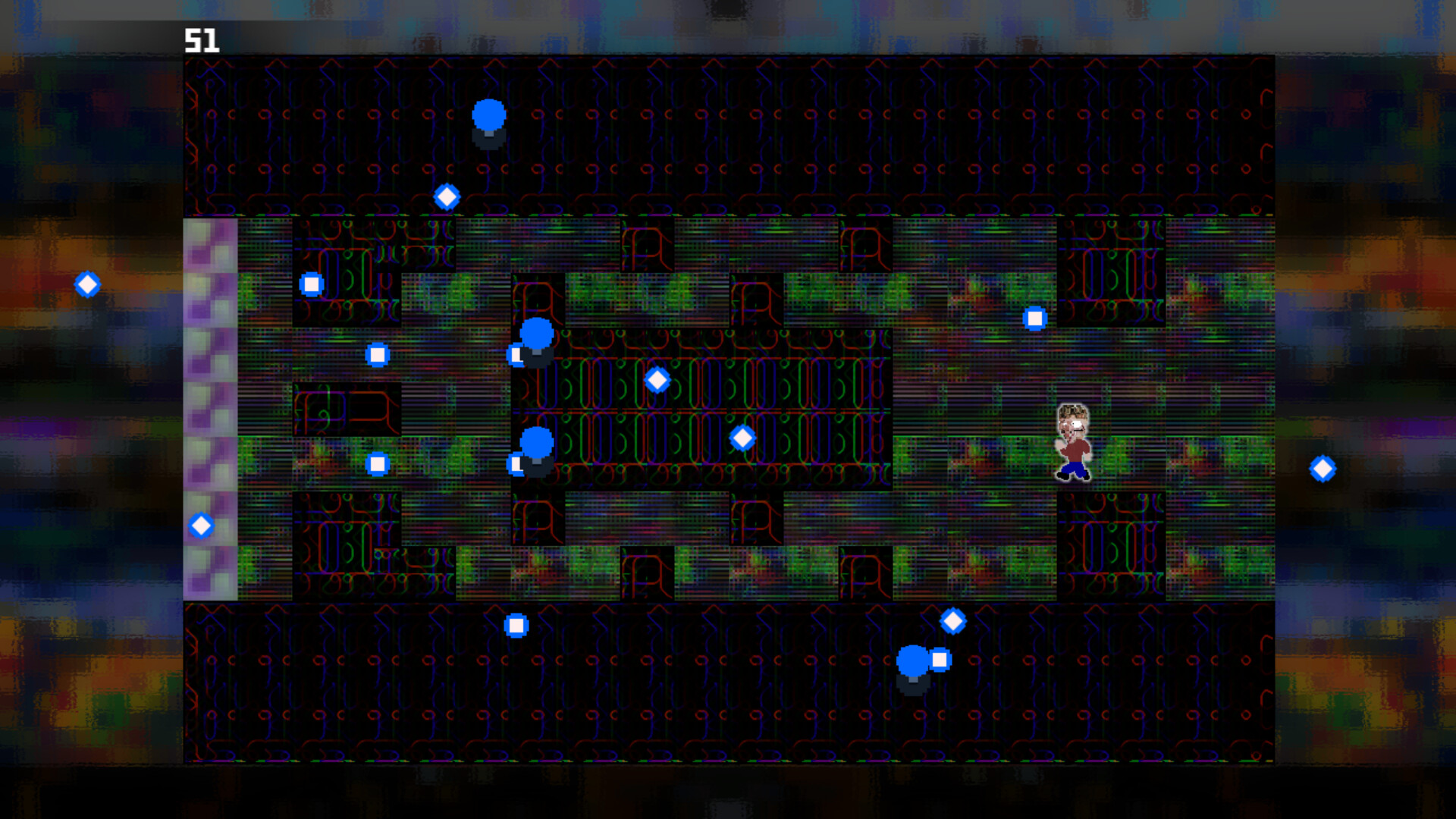Screen dimensions: 1456x819
Task: Grab the diamond gem at the far right screen edge
Action: coord(1323,468)
